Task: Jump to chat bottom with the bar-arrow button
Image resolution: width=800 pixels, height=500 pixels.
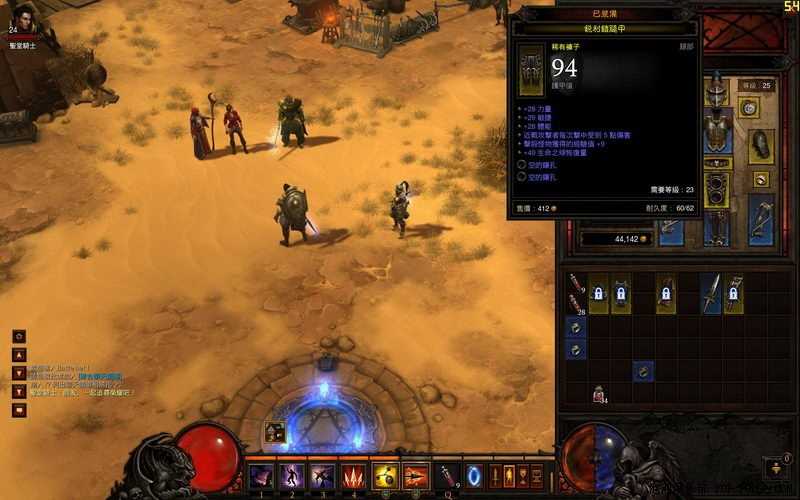Action: tap(19, 391)
